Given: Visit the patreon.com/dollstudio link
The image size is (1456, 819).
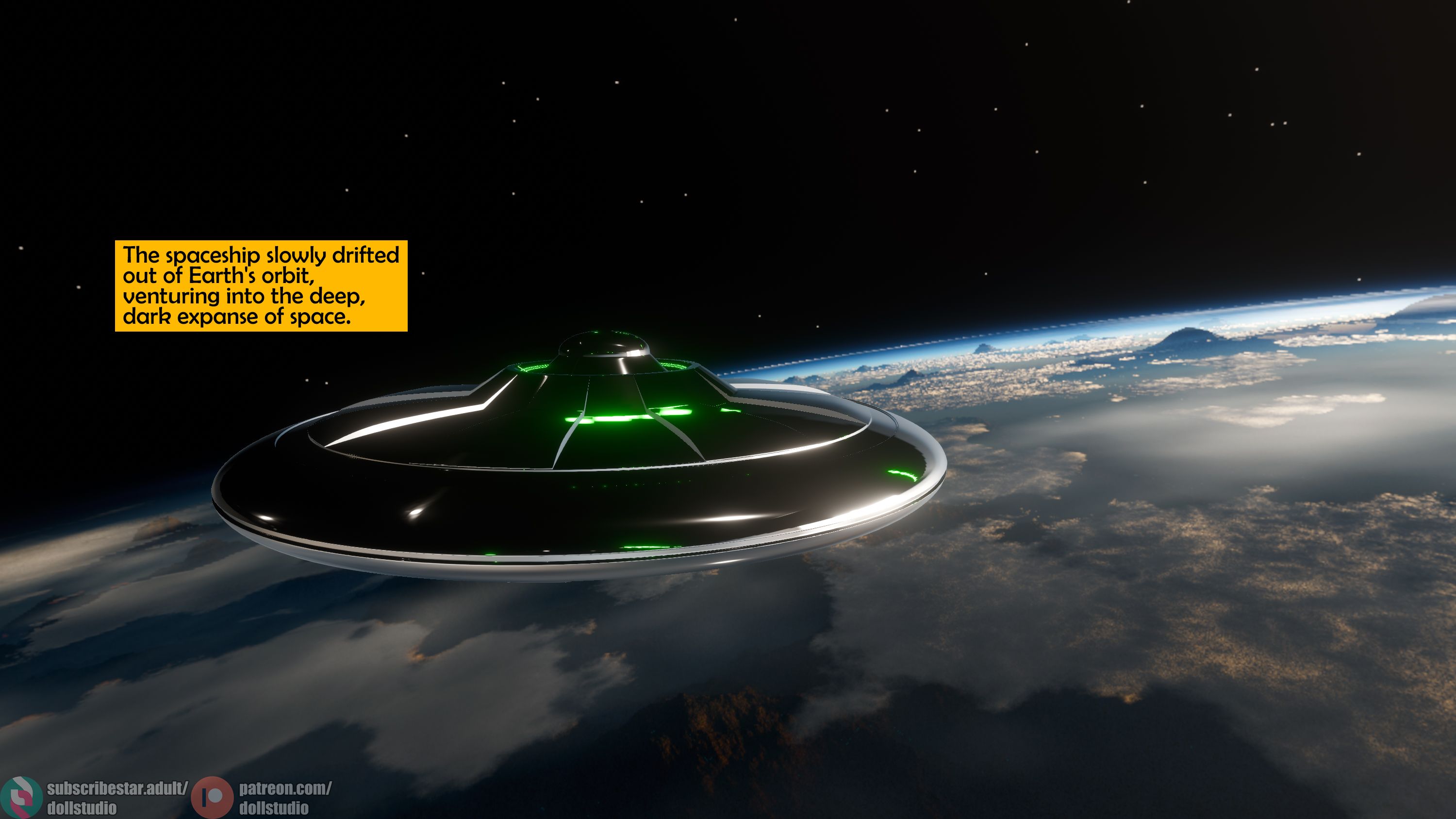Looking at the screenshot, I should coord(284,797).
